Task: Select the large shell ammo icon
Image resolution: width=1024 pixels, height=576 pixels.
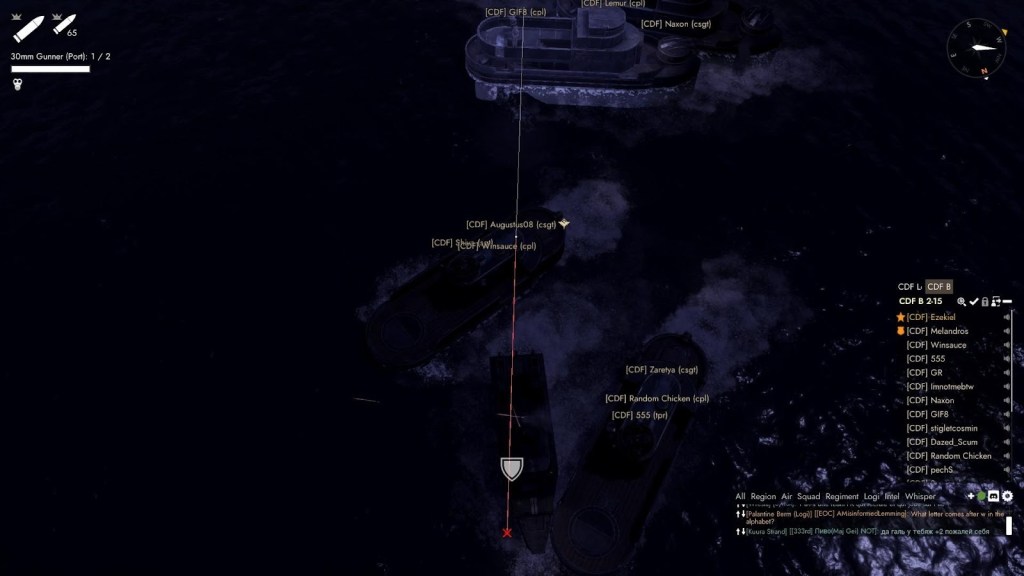Action: tap(29, 27)
